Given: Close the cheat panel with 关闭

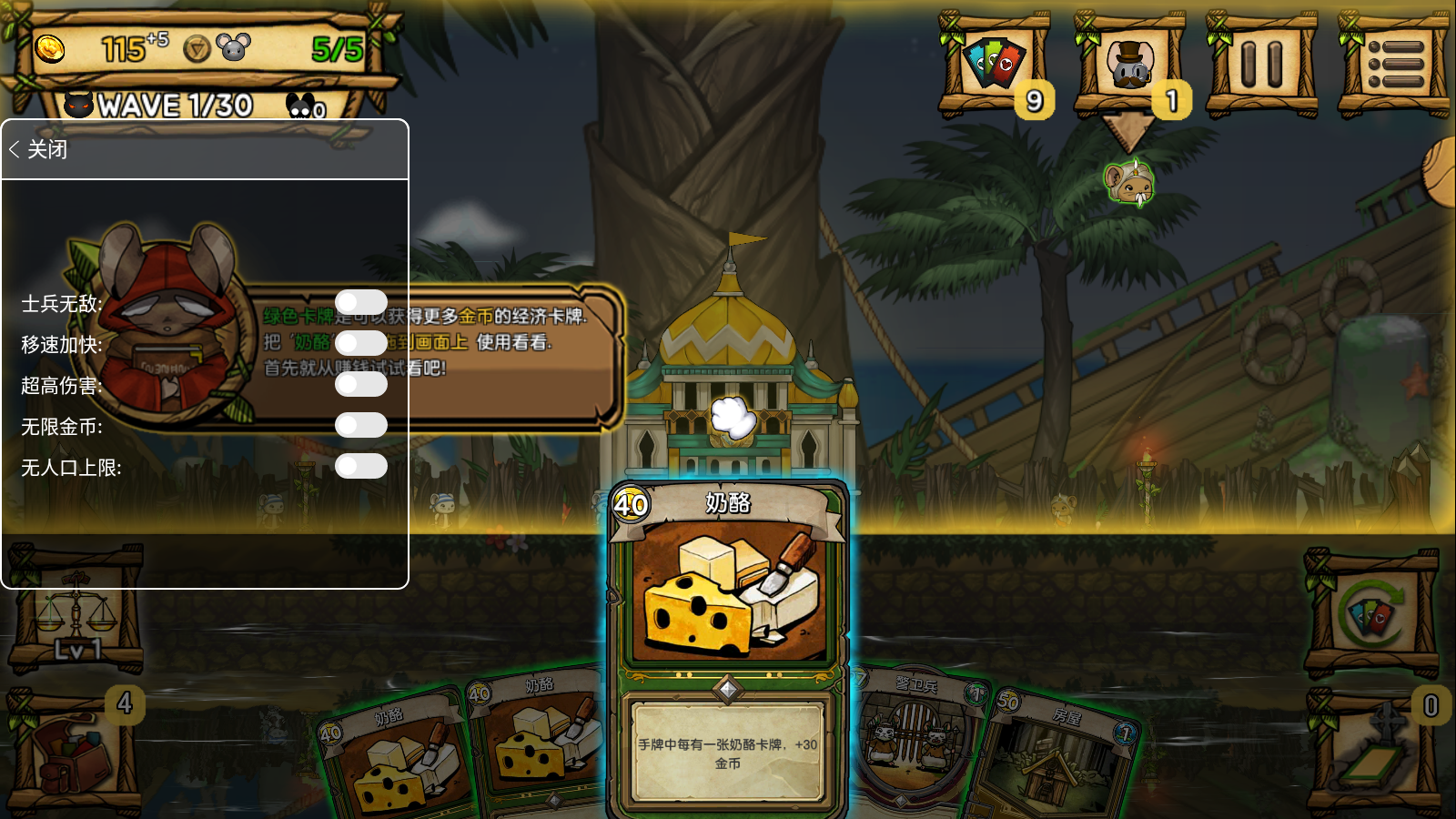Looking at the screenshot, I should click(x=39, y=150).
